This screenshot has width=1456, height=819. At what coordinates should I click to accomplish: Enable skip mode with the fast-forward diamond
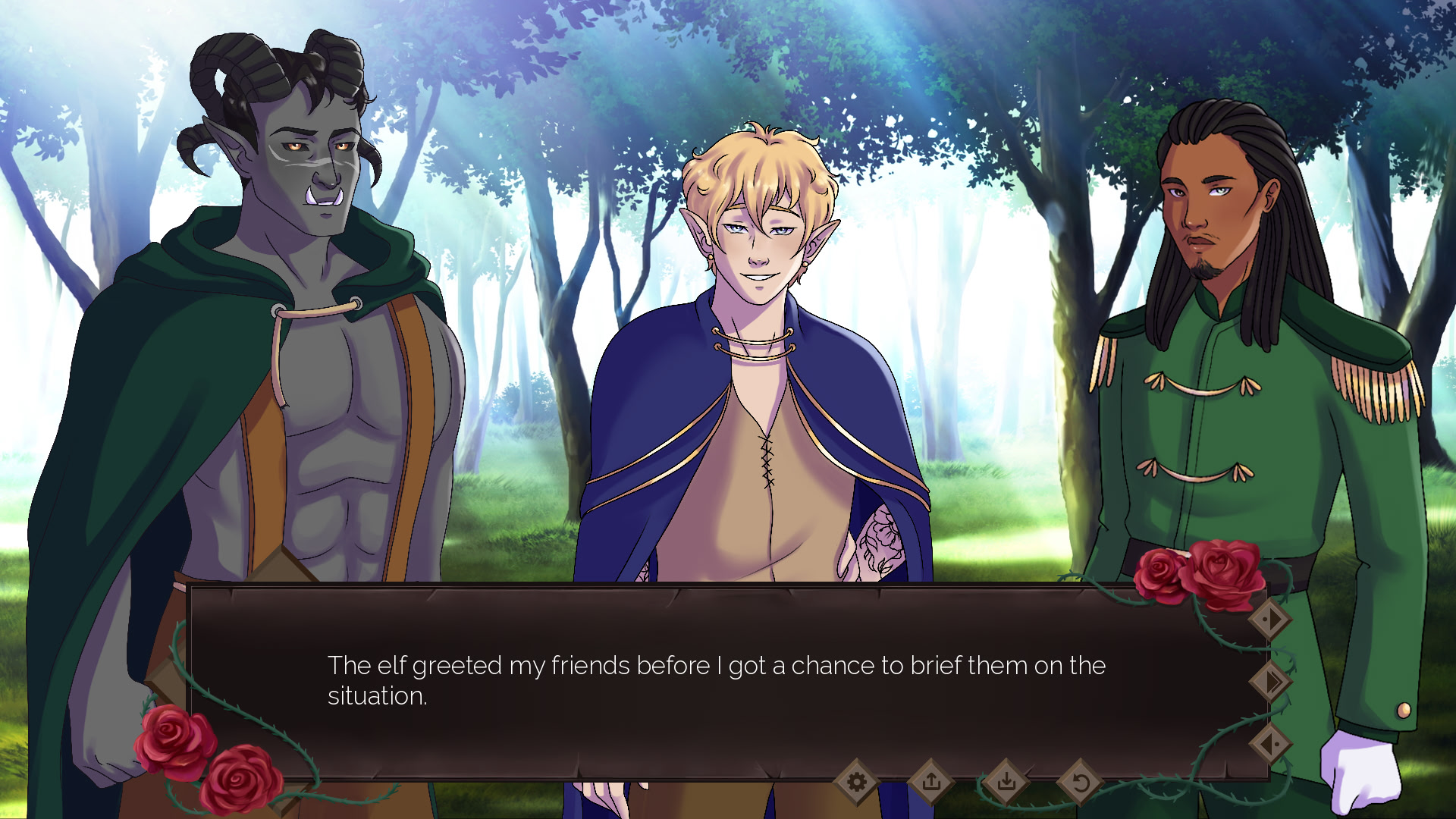click(x=1270, y=681)
